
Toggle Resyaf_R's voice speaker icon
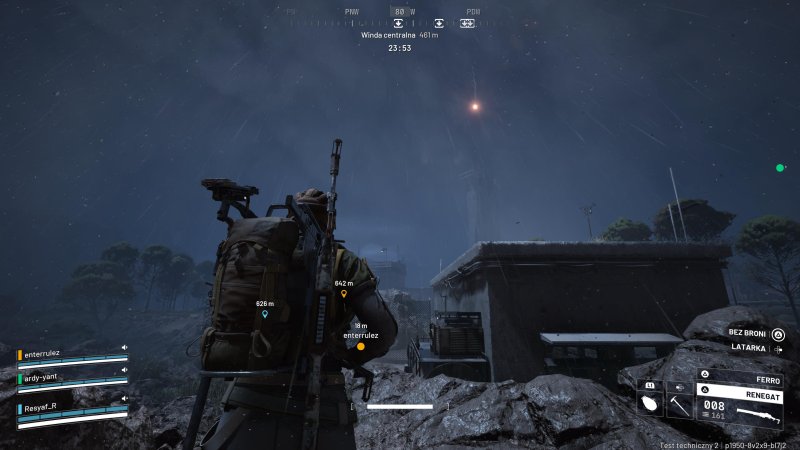tap(125, 399)
